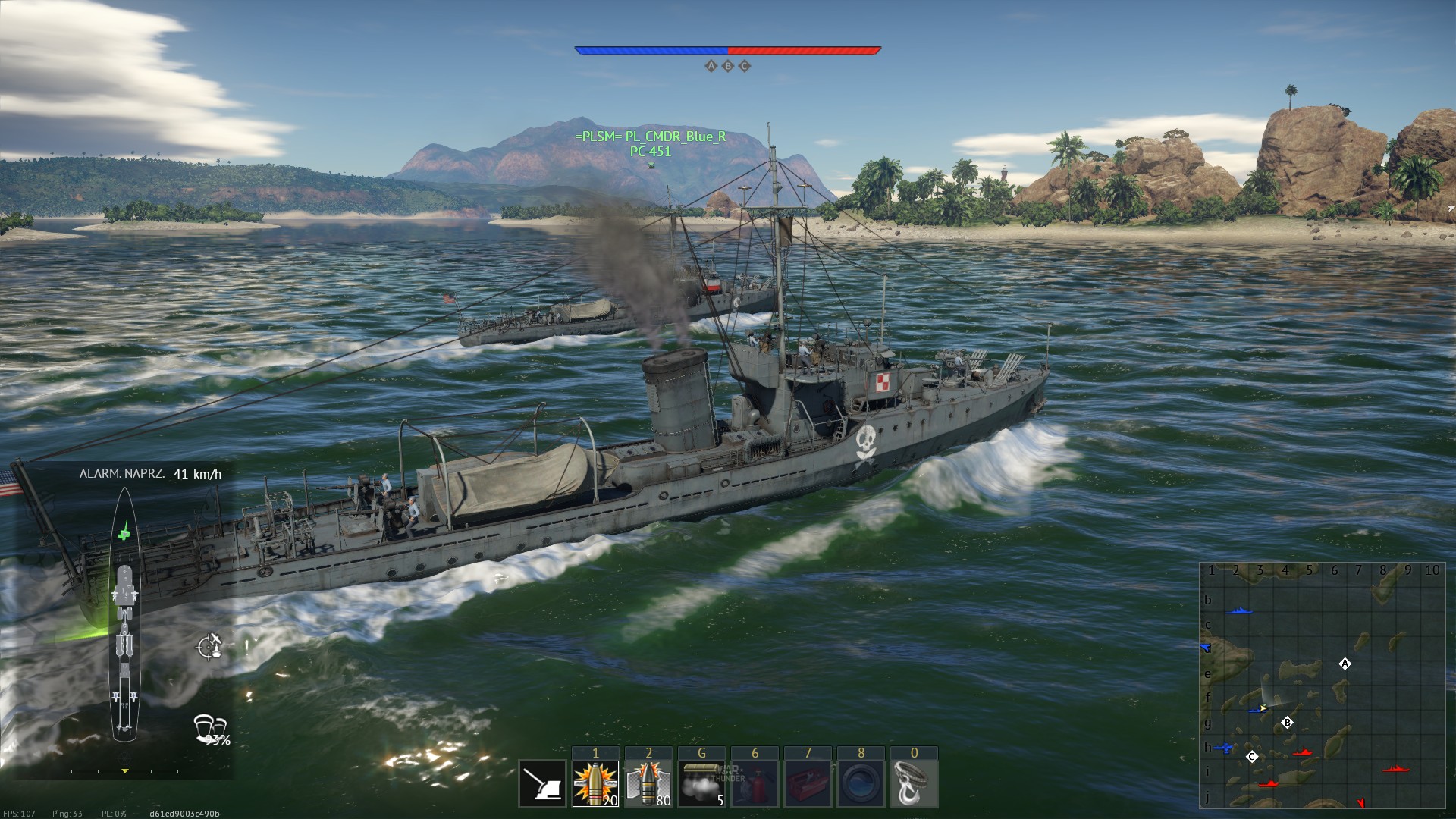The height and width of the screenshot is (819, 1456).
Task: Select the main gun turret weapon slot
Action: pyautogui.click(x=543, y=784)
